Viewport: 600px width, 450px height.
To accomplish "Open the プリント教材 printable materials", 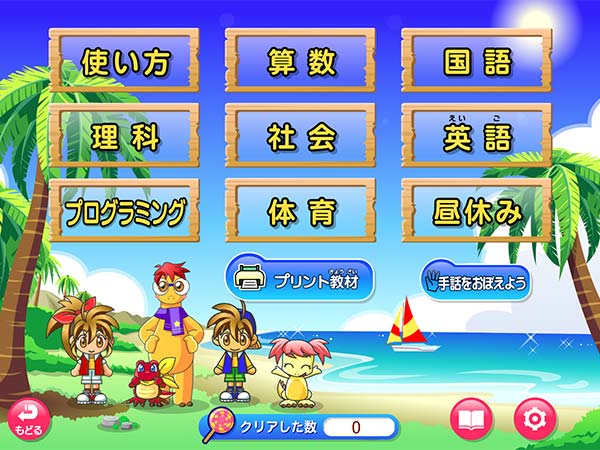I will tap(300, 280).
